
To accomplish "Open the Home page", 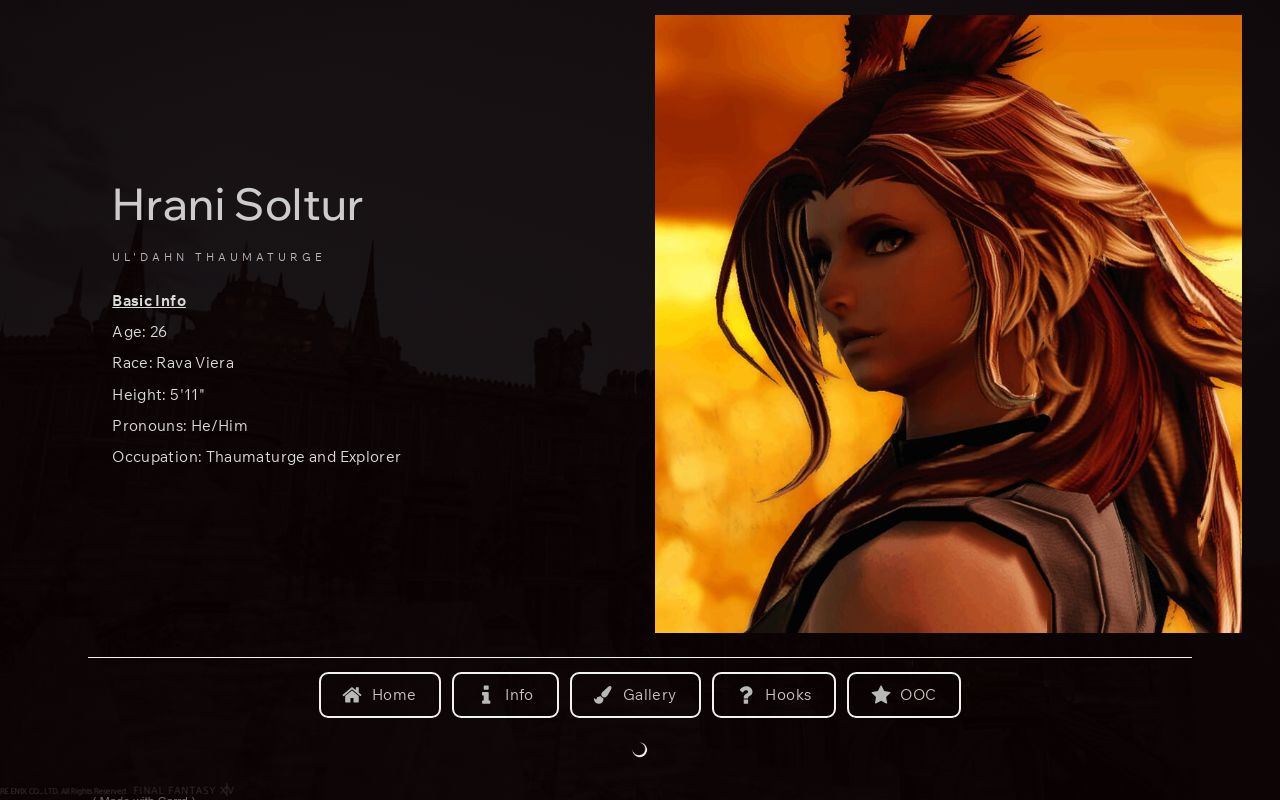I will coord(380,694).
